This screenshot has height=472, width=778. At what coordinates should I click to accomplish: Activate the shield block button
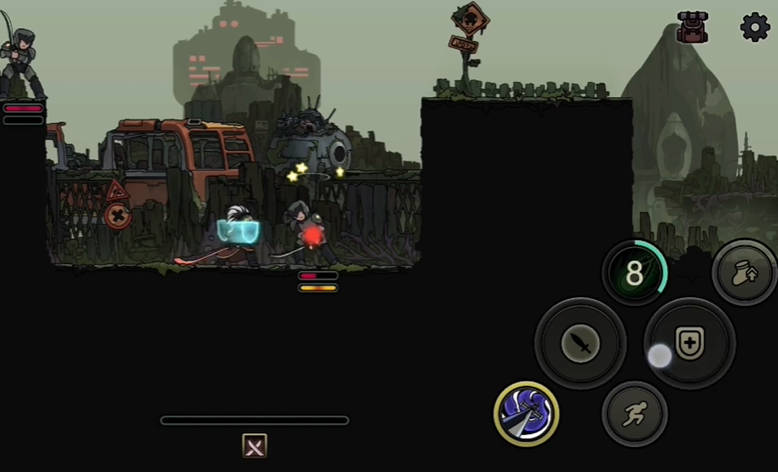tap(689, 343)
